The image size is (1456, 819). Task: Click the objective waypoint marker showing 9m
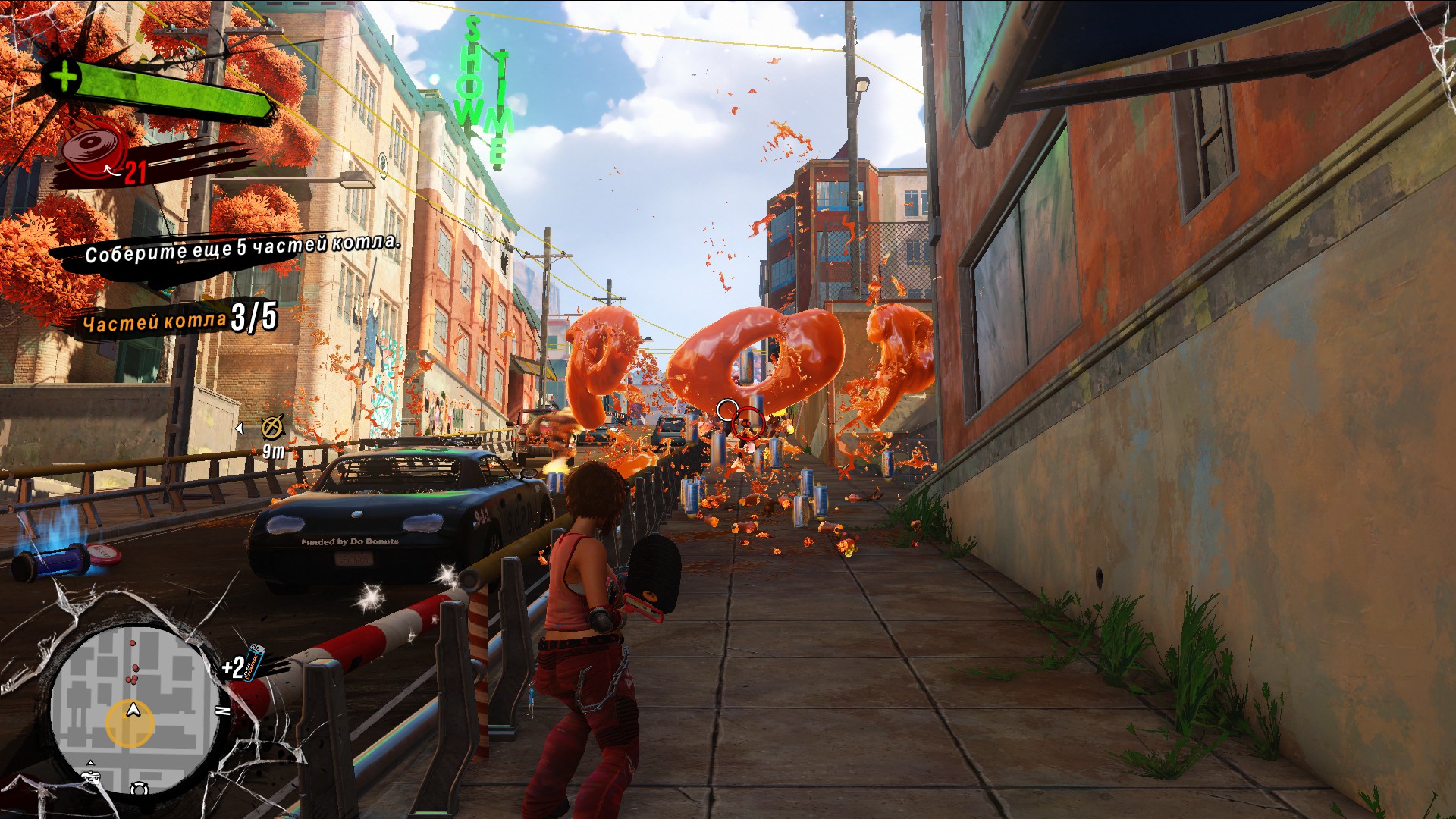tap(272, 428)
